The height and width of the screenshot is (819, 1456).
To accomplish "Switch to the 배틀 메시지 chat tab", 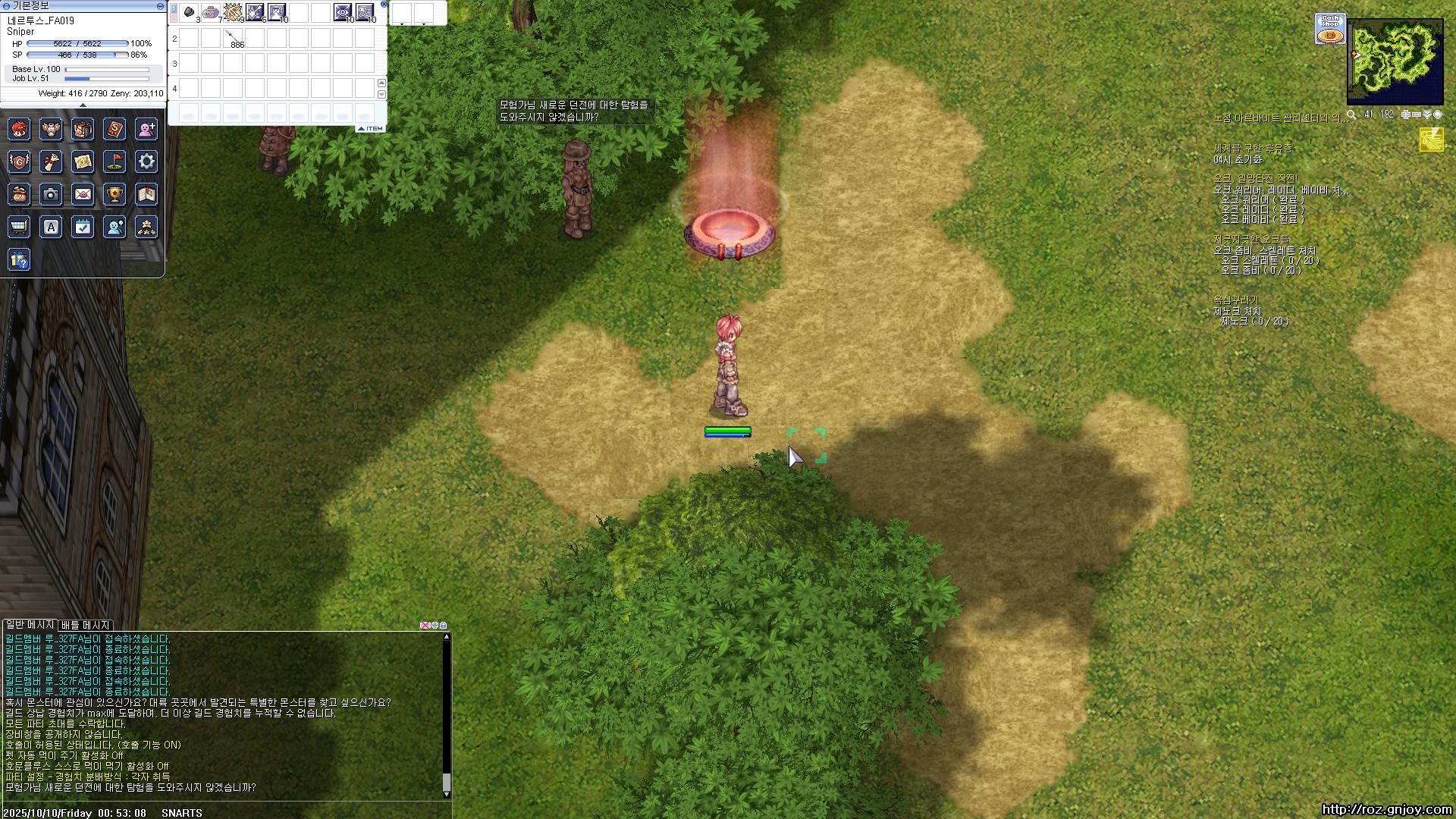I will (86, 625).
